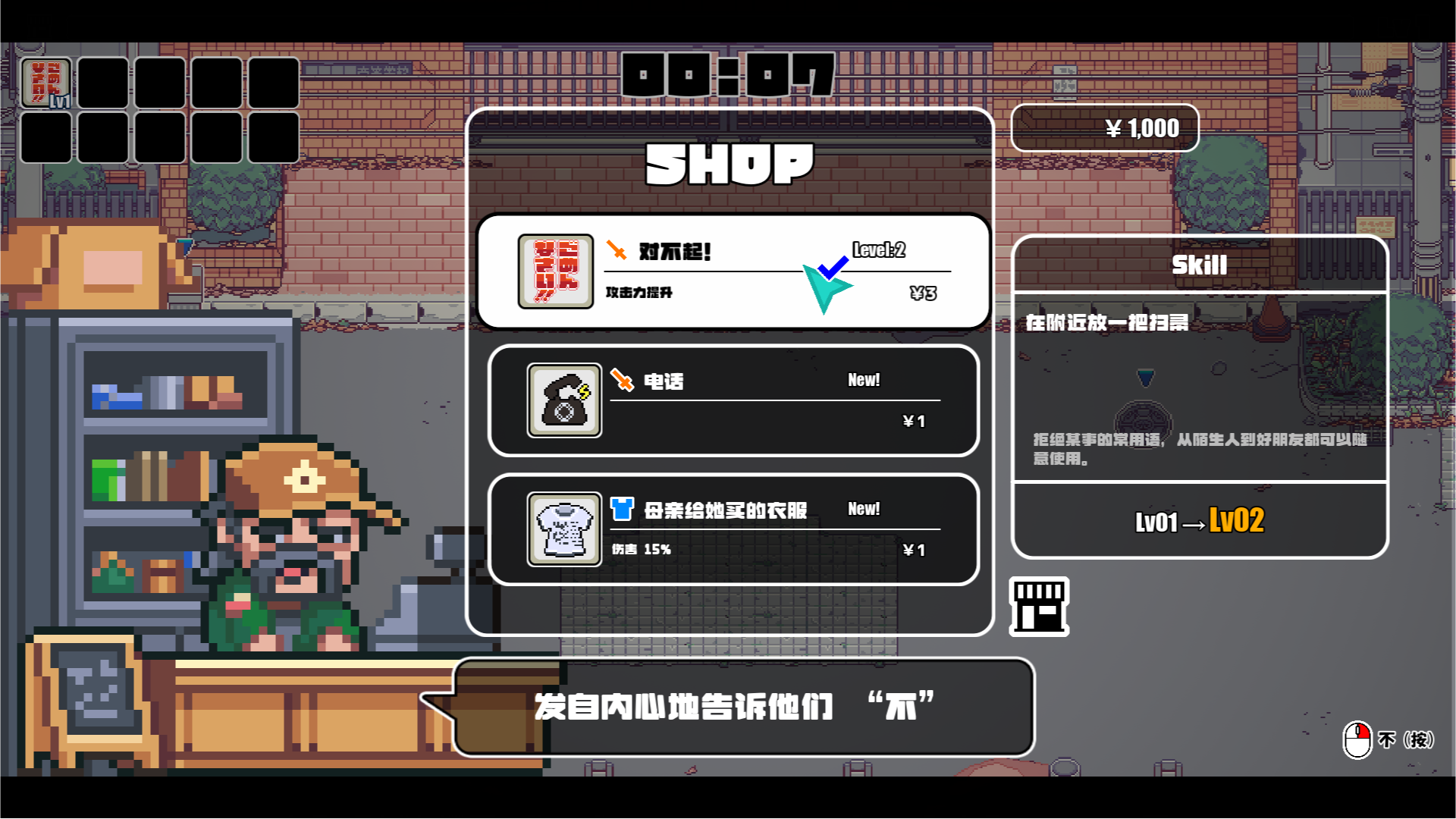Click the SHOP title banner
Screen dimensions: 1456x819
click(729, 164)
